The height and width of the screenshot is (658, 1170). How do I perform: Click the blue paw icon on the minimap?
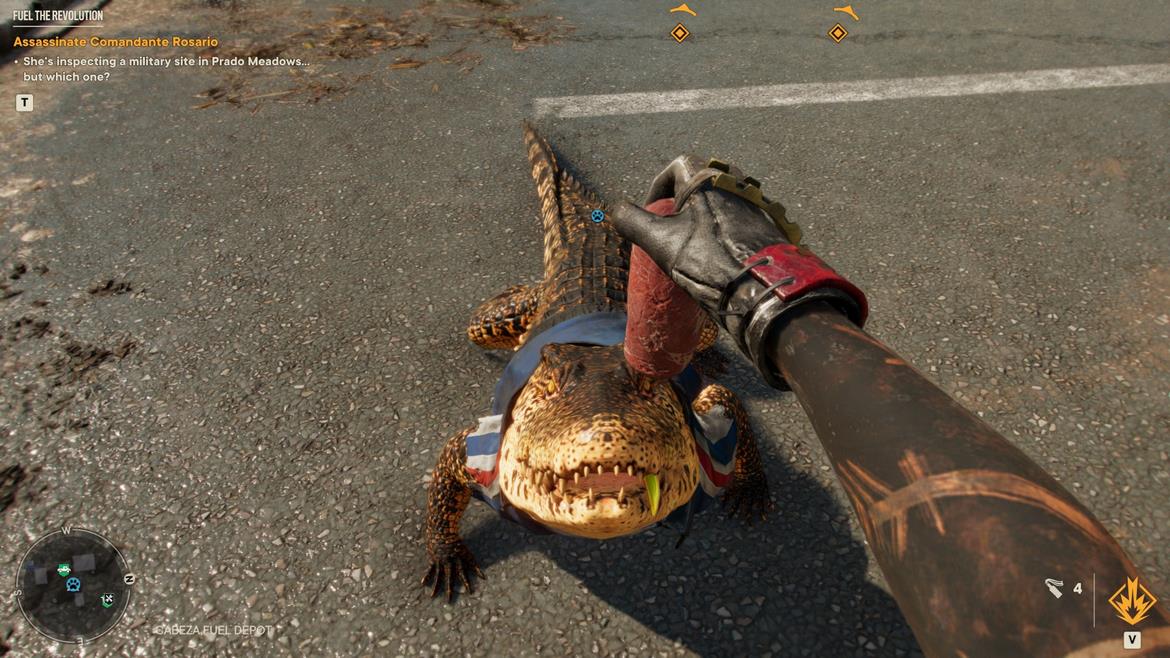coord(73,585)
